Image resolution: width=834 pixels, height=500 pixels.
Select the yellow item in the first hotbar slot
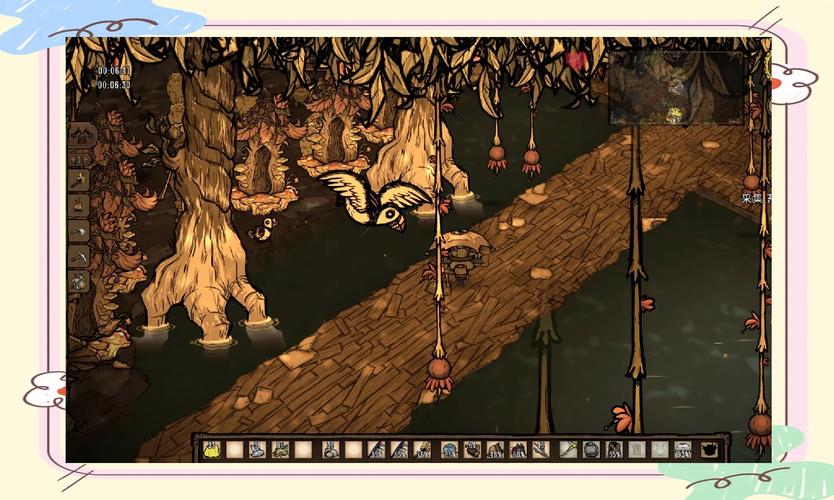(212, 450)
